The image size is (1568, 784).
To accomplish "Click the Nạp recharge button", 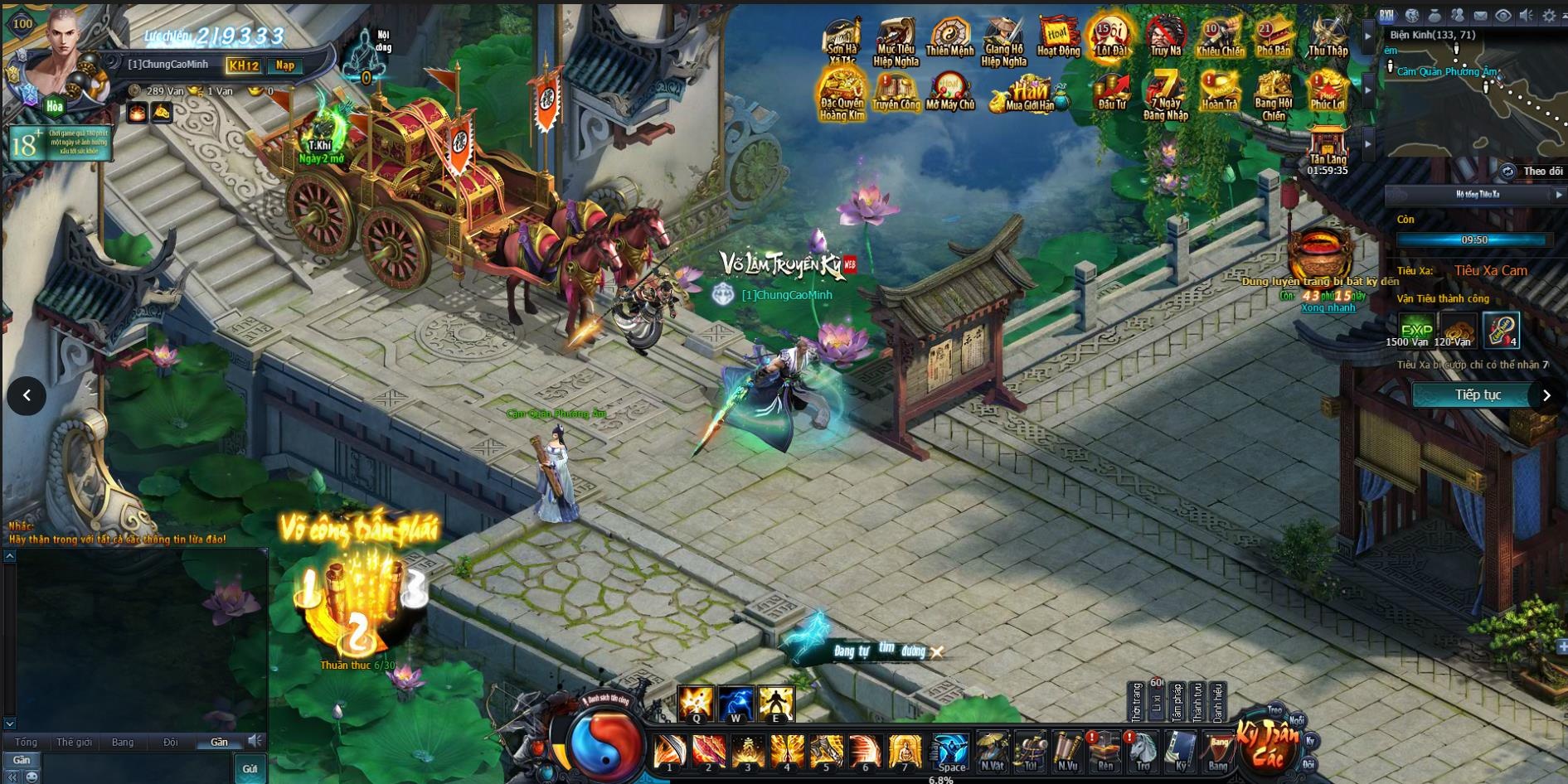I will (285, 65).
